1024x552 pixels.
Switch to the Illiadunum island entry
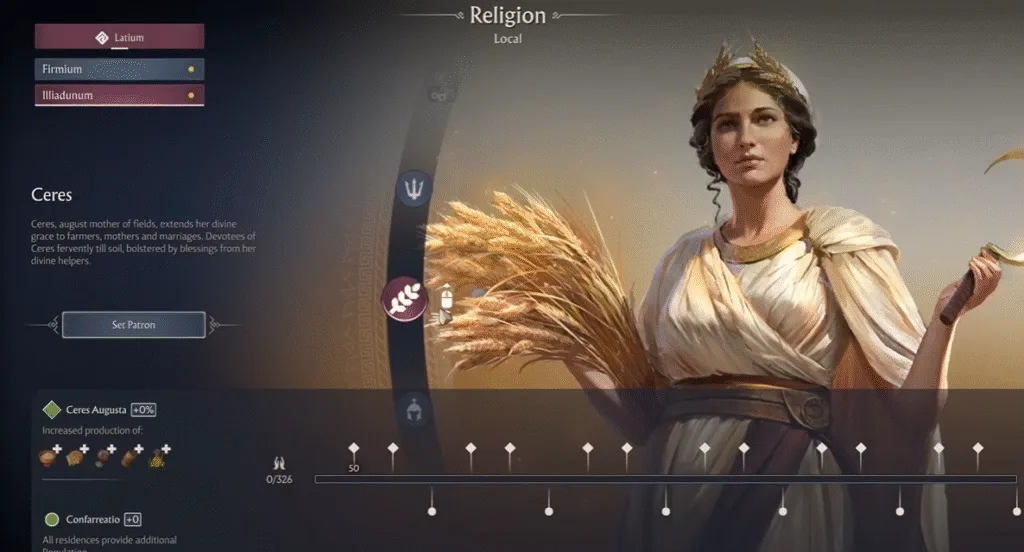119,96
